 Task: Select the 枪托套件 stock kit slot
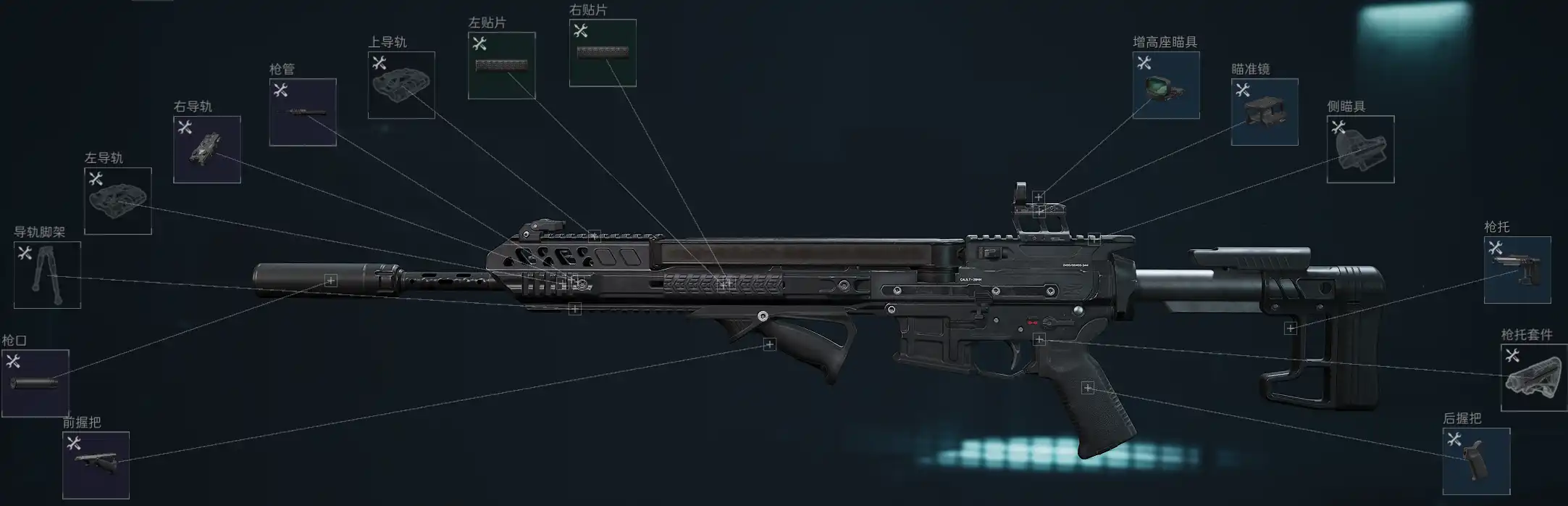tap(1533, 377)
